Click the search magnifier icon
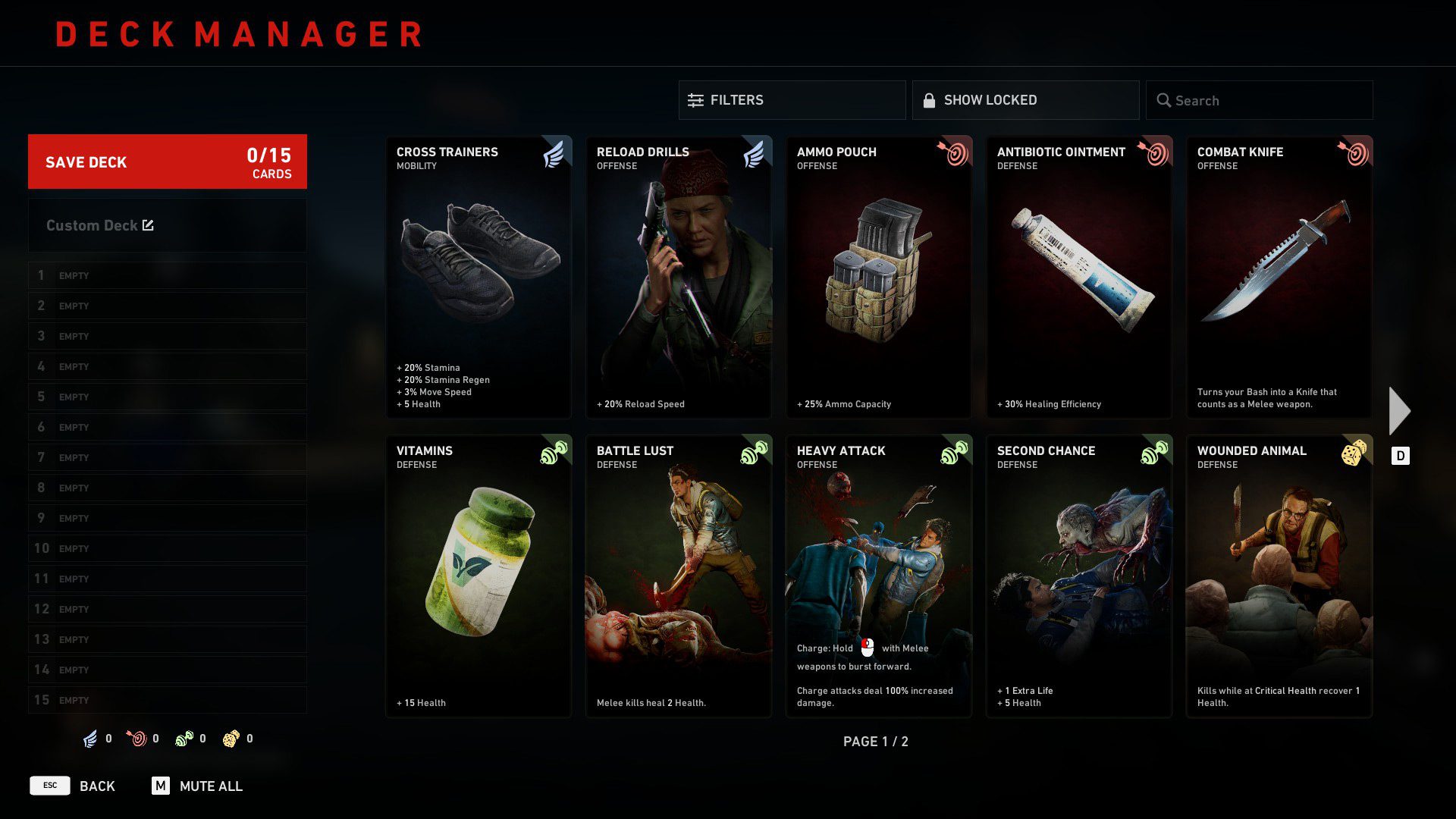This screenshot has height=819, width=1456. 1164,100
